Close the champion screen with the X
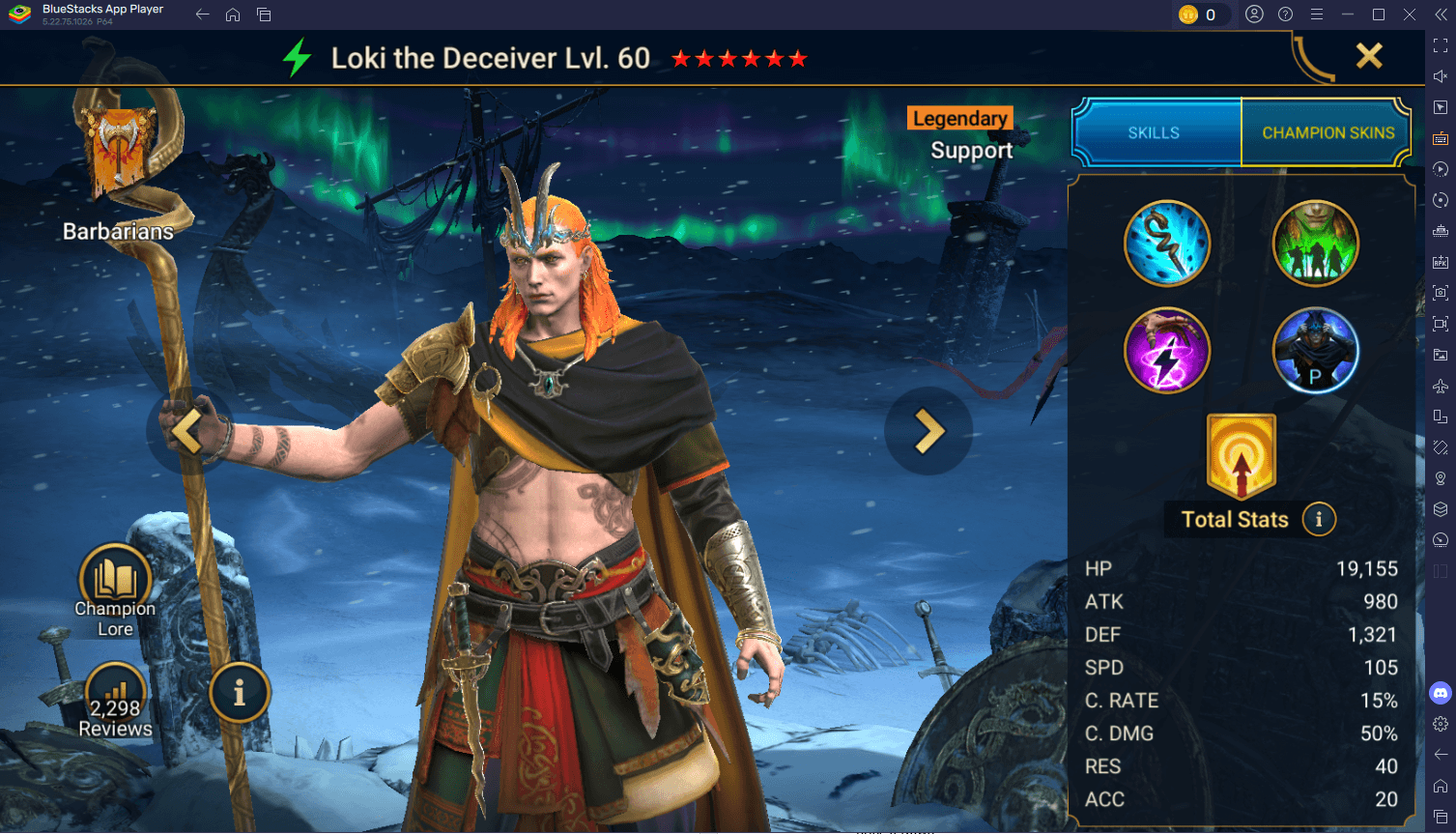The width and height of the screenshot is (1456, 834). point(1369,56)
